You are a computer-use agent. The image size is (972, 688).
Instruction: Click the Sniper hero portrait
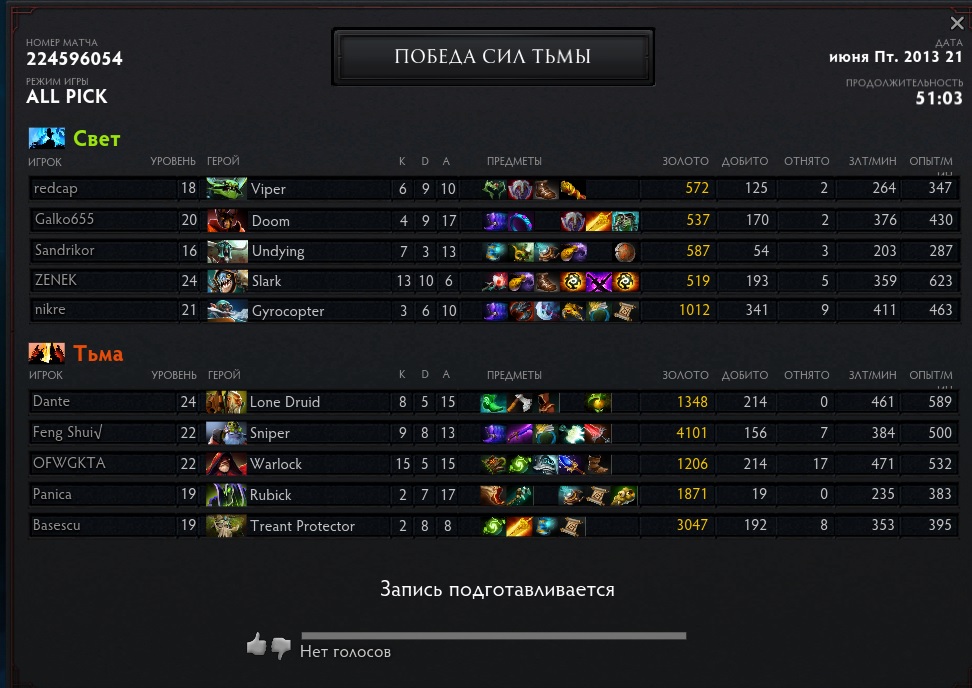226,433
